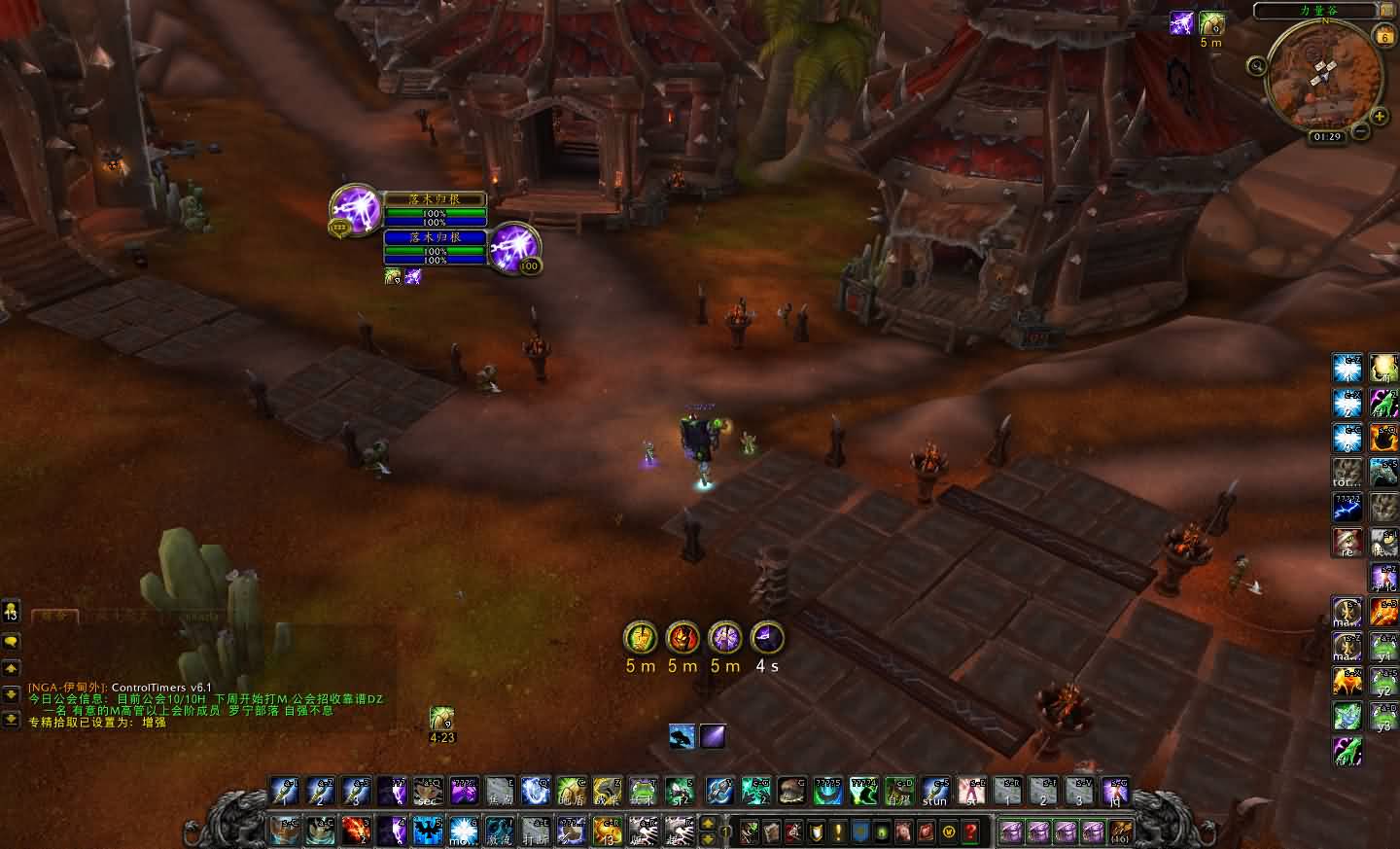Zoom in the minimap with plus button

[x=1380, y=118]
